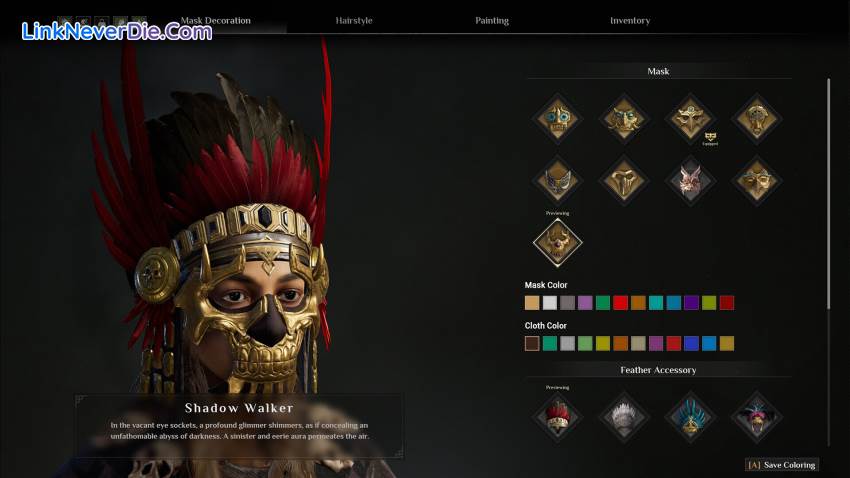Choose the pink horned mask on grey tile

[691, 181]
